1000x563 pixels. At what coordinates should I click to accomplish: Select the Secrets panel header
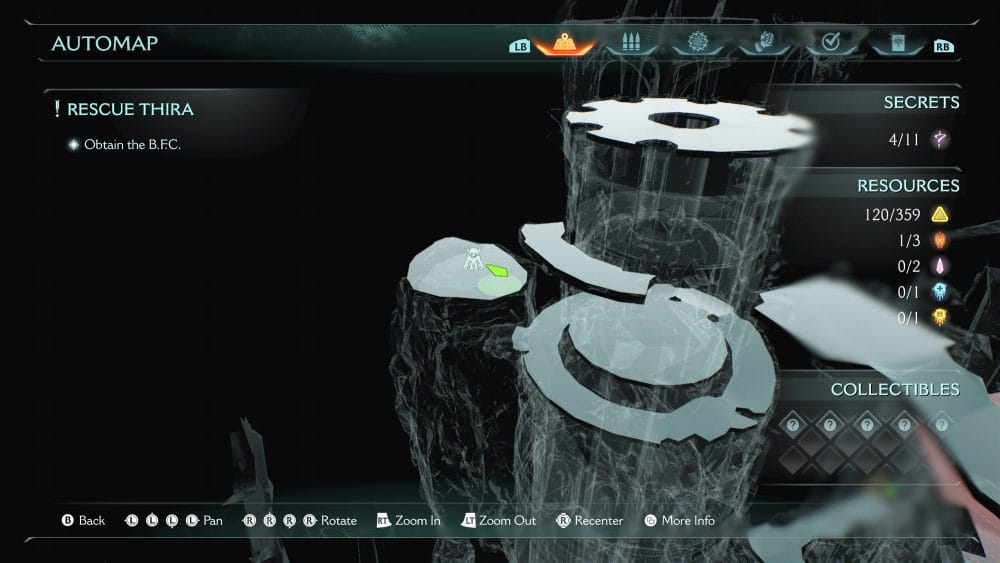tap(920, 102)
